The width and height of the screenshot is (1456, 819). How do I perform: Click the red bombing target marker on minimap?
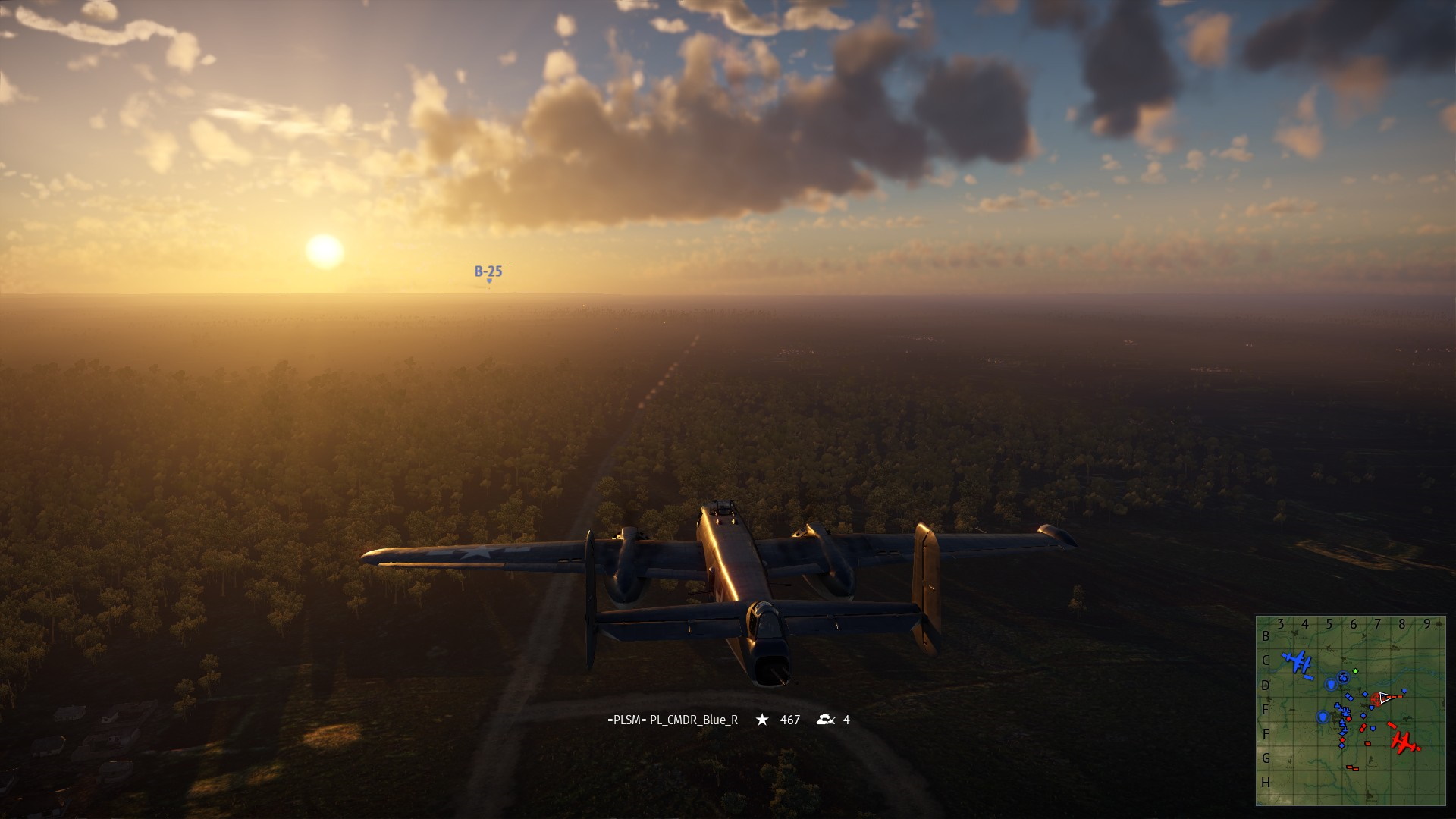[x=1375, y=698]
